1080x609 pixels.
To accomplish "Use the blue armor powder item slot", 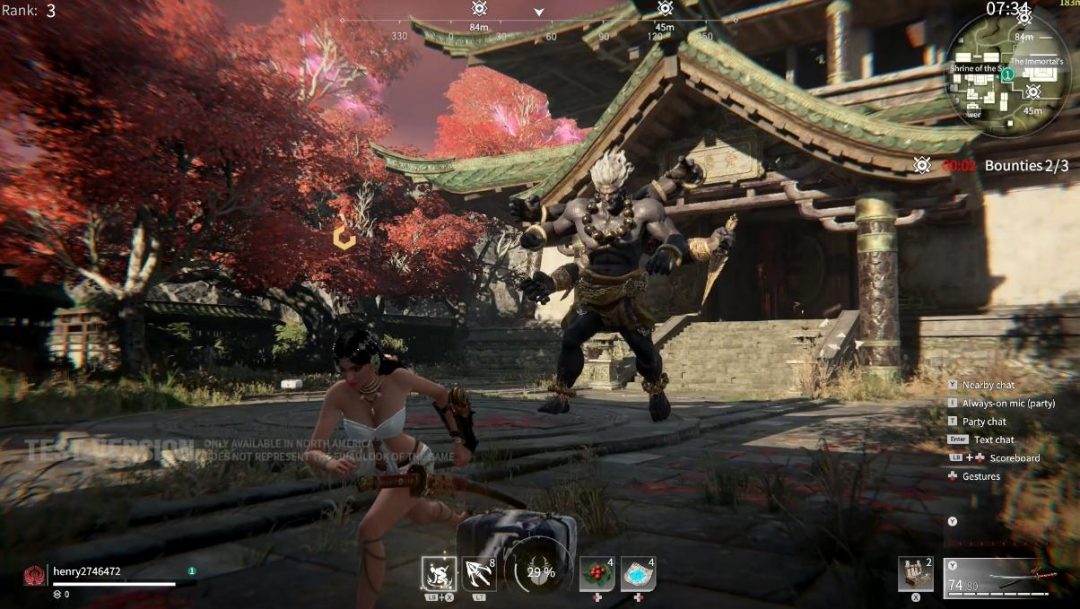I will click(x=638, y=574).
